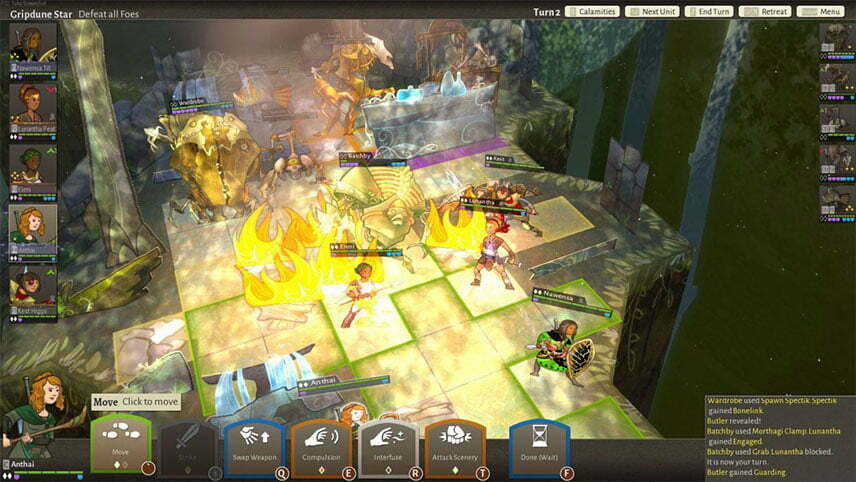Click Done (Wait) to finish unit's action
This screenshot has width=856, height=482.
[x=539, y=447]
